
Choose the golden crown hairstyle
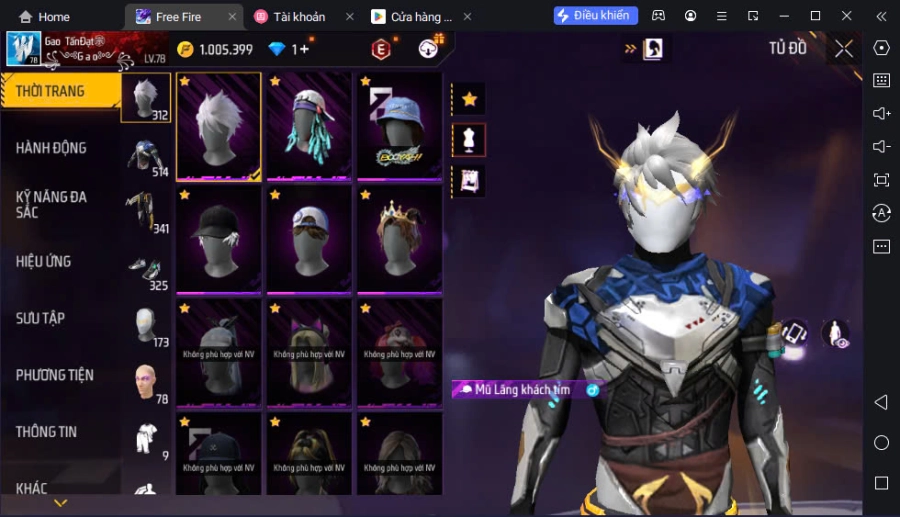[399, 238]
